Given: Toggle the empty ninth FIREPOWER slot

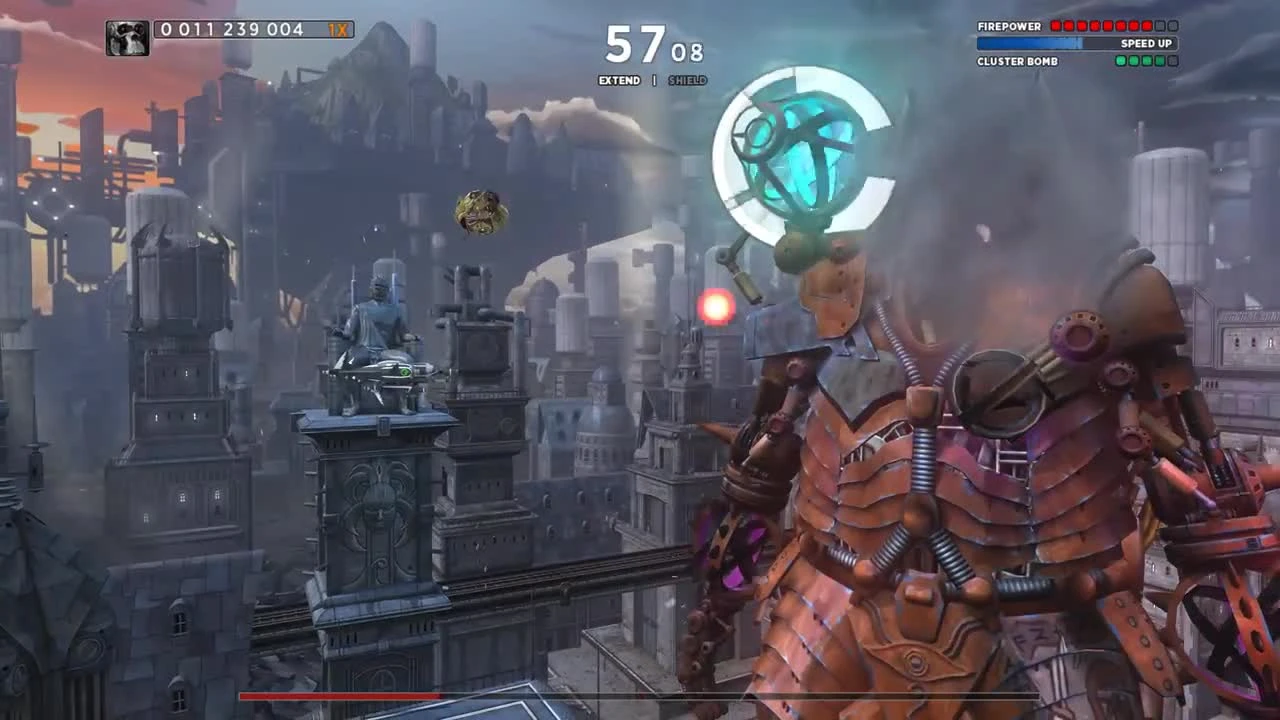Looking at the screenshot, I should pyautogui.click(x=1158, y=26).
